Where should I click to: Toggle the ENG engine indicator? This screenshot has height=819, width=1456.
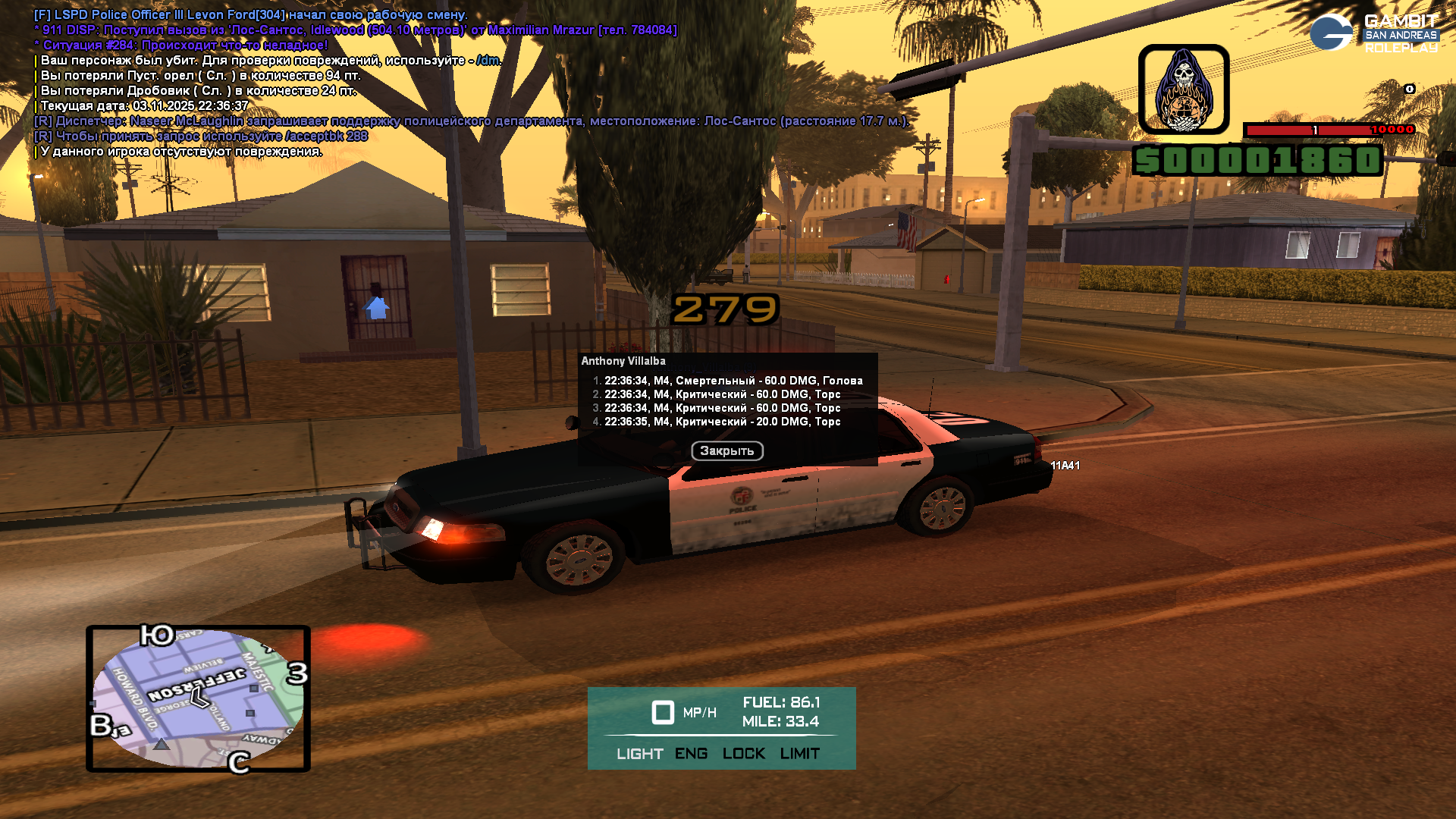(x=691, y=754)
